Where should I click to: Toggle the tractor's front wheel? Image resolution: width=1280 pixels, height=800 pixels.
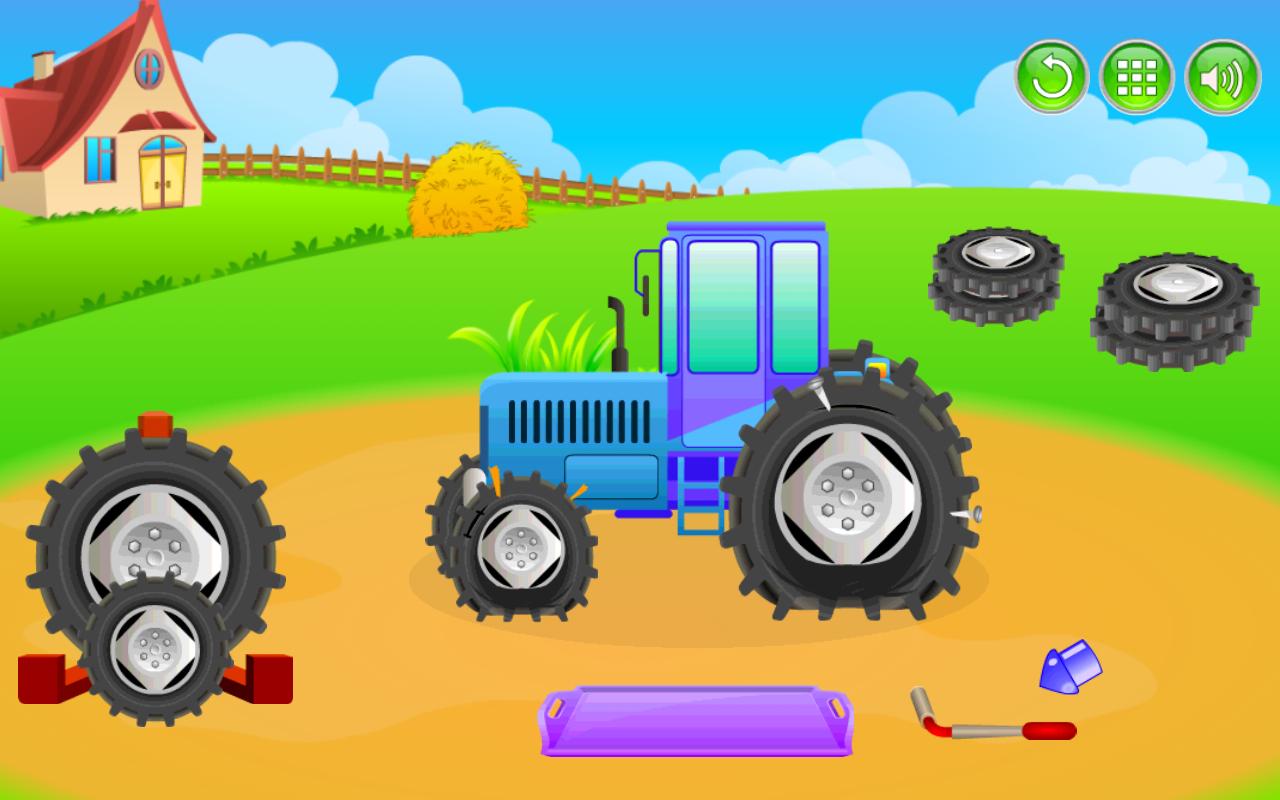[520, 550]
